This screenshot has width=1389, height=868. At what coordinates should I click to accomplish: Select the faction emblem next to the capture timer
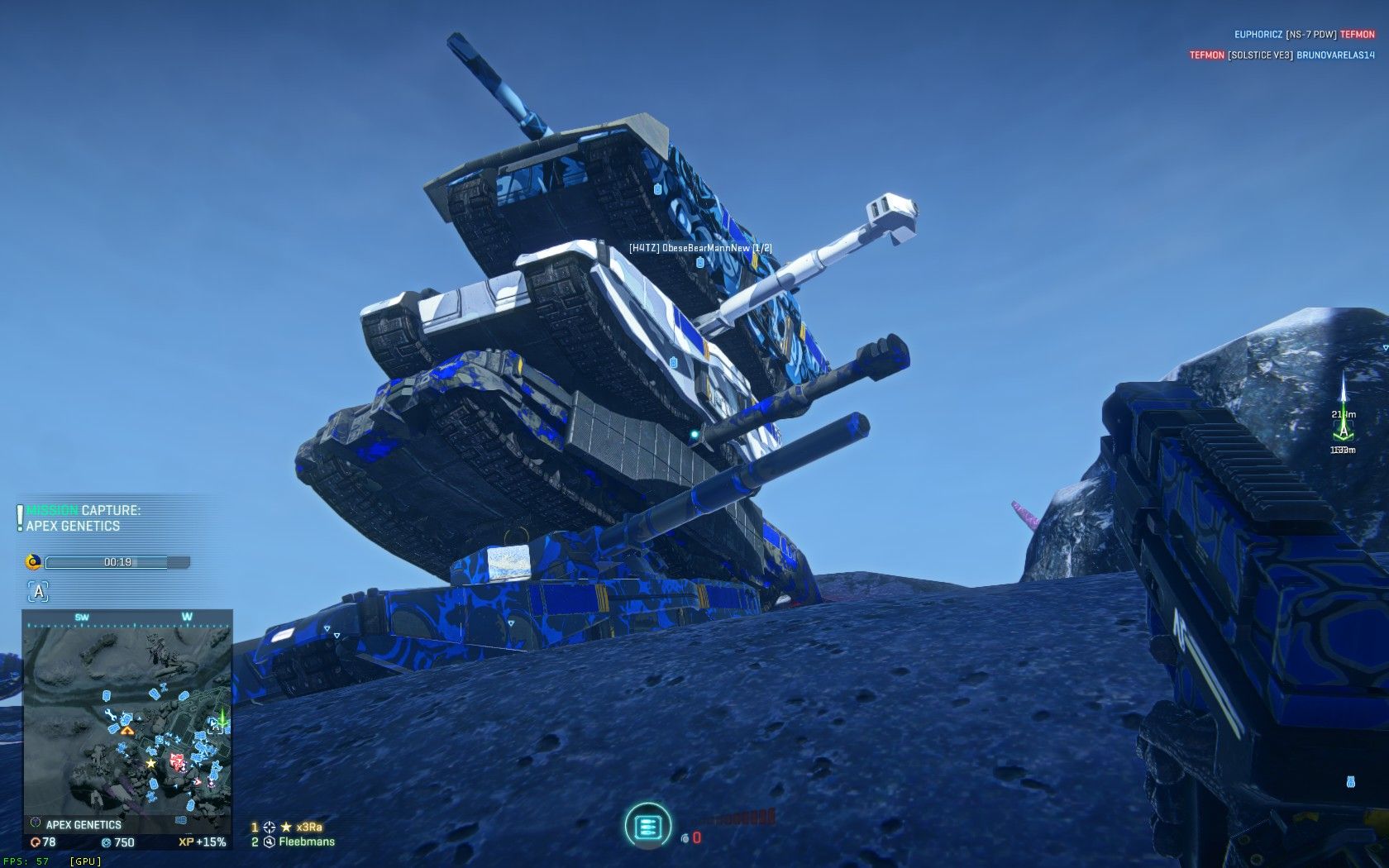pyautogui.click(x=33, y=561)
